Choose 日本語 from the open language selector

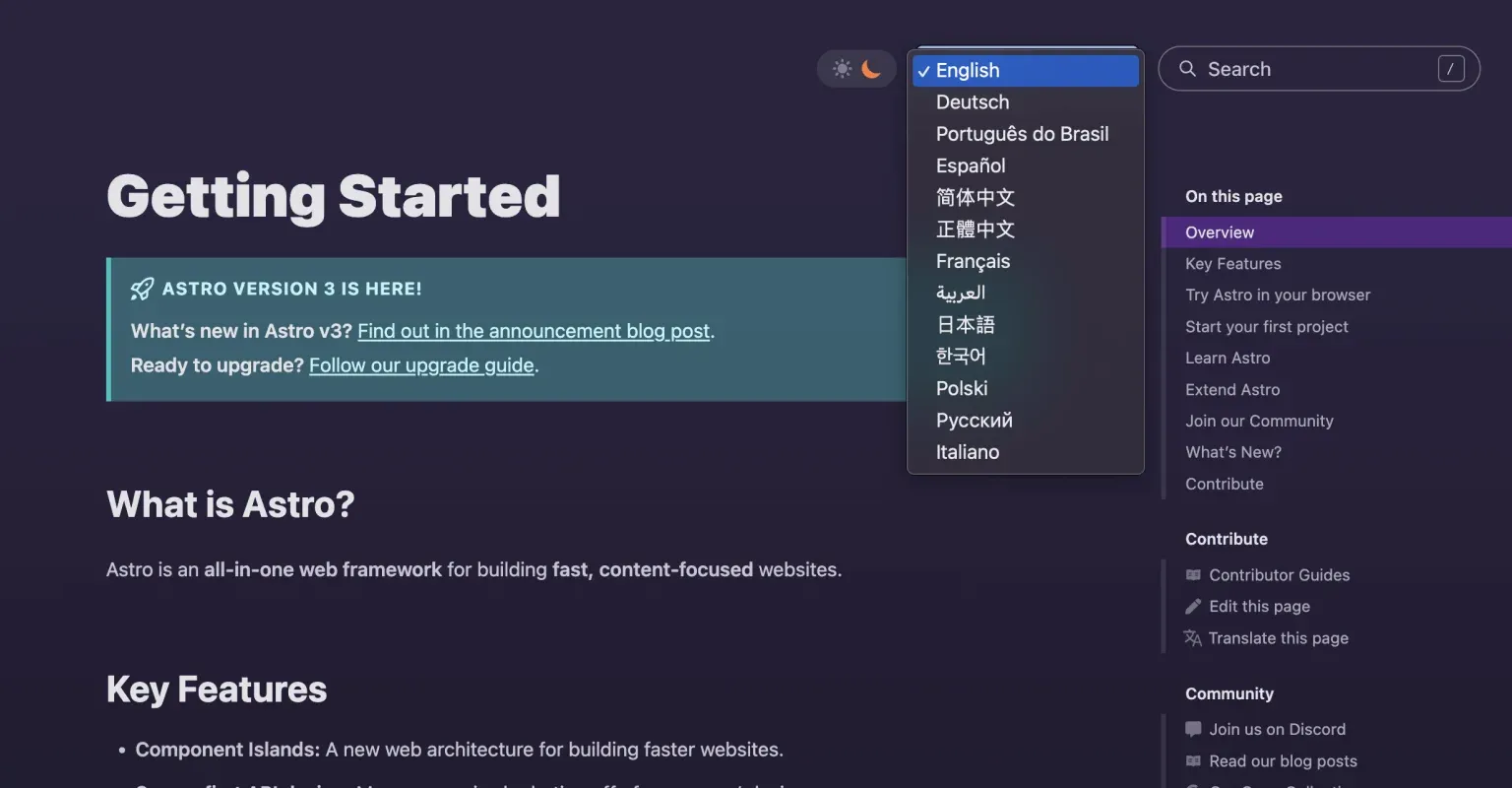click(x=965, y=324)
